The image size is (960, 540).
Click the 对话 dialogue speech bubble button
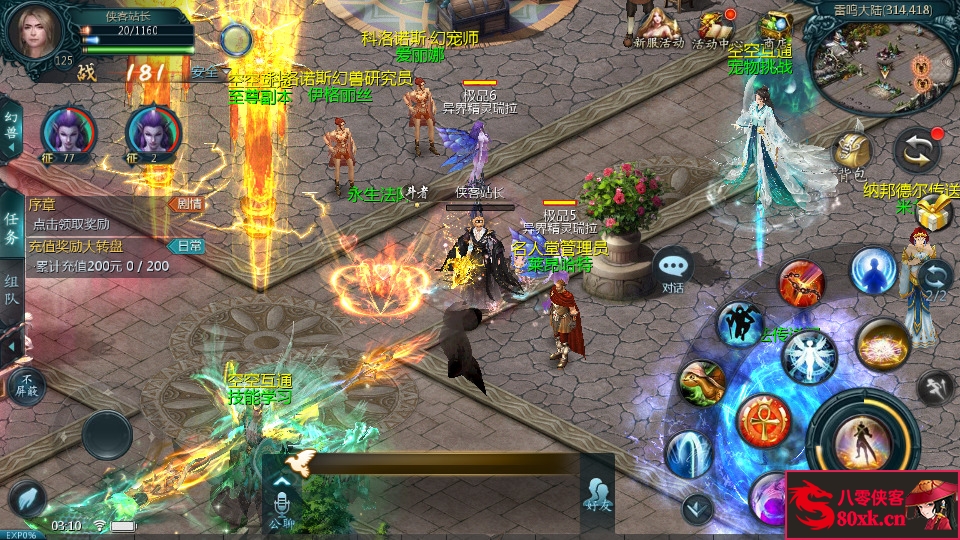coord(673,270)
